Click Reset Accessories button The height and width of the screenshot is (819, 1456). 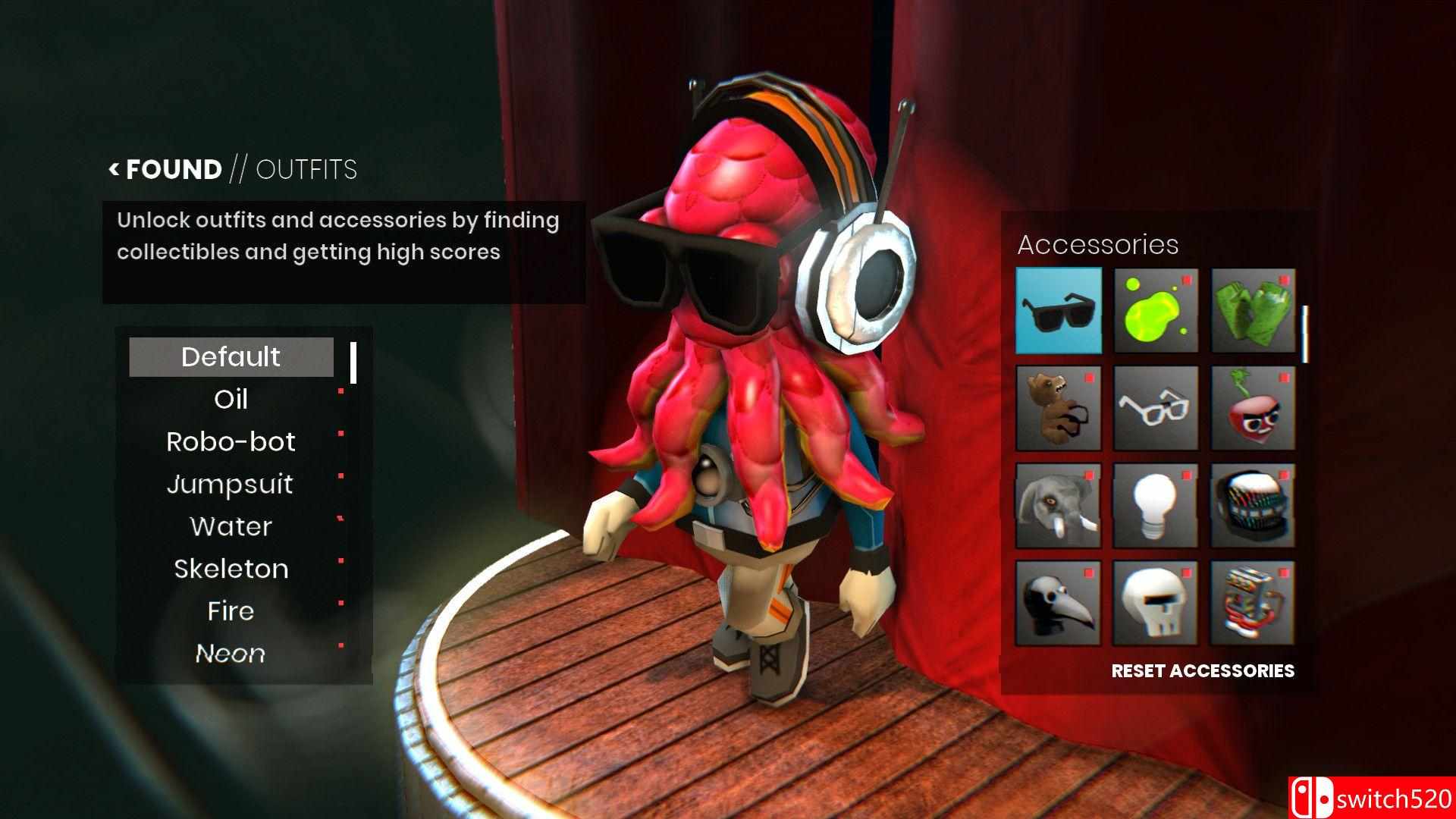(1203, 671)
